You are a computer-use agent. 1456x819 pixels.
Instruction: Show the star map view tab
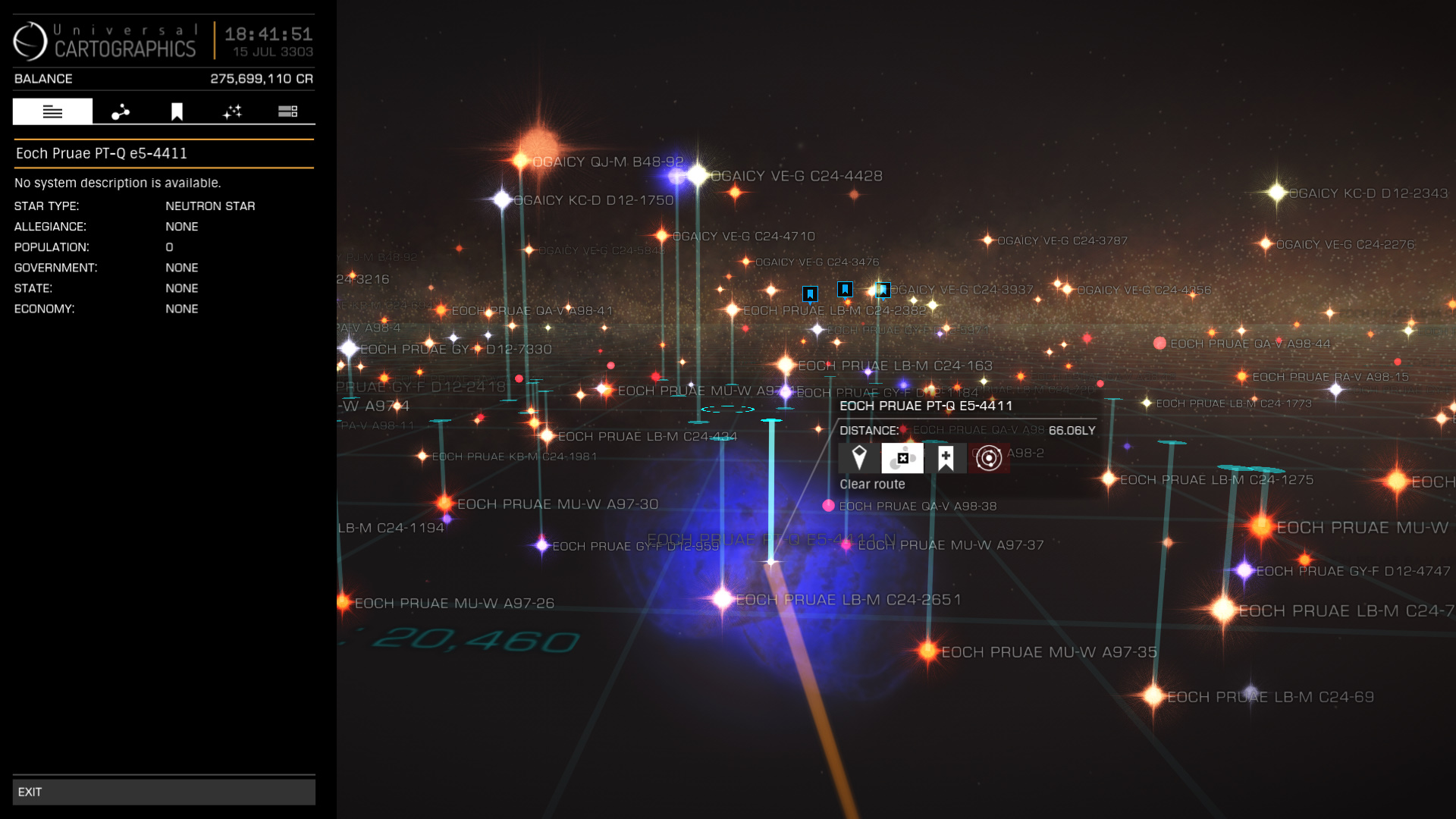click(x=232, y=111)
